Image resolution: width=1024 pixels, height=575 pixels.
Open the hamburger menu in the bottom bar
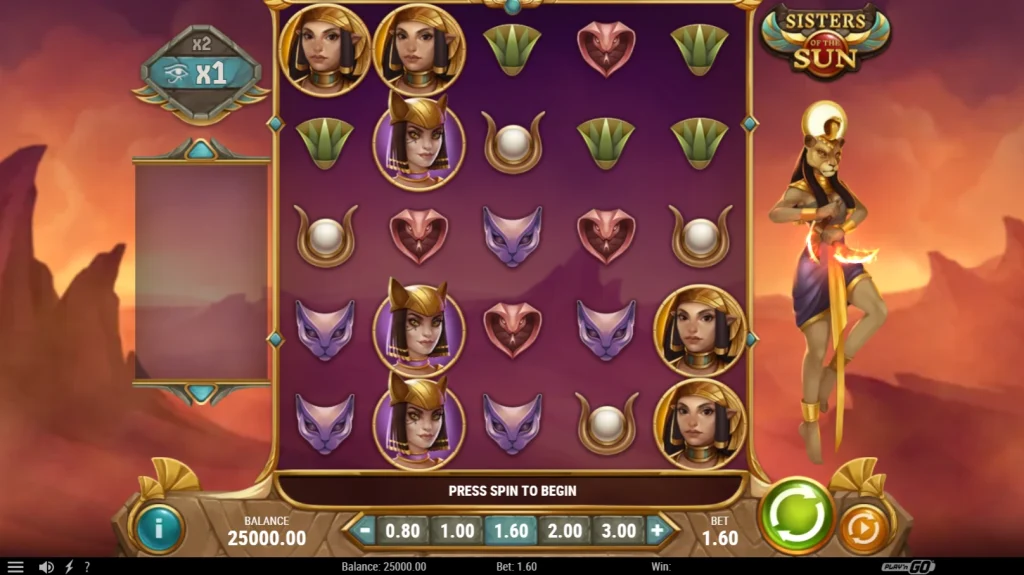click(15, 567)
